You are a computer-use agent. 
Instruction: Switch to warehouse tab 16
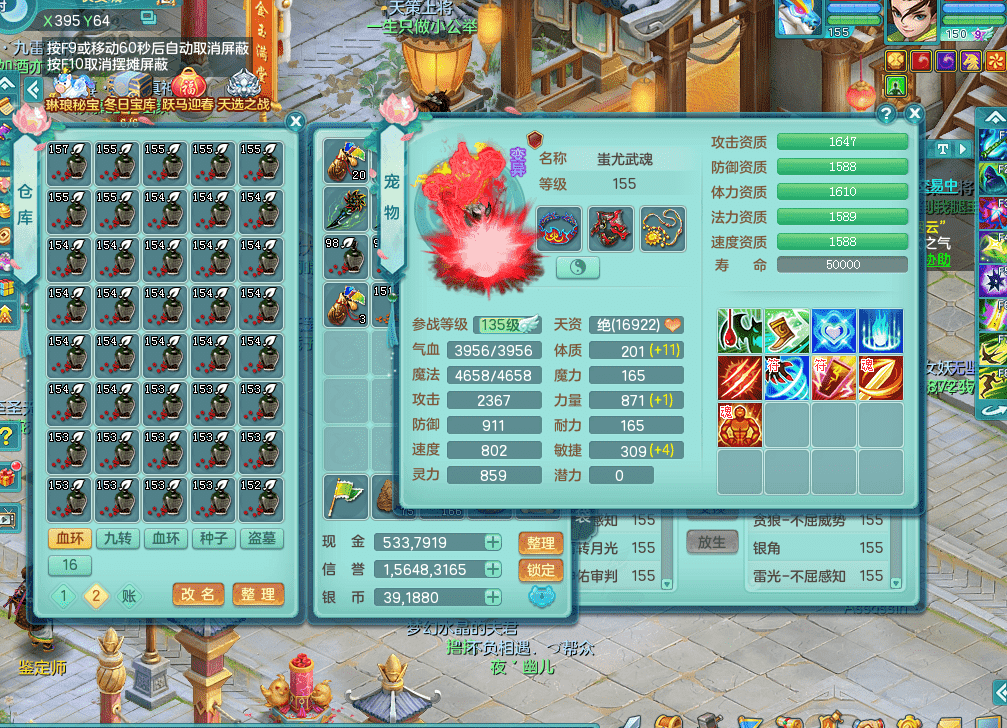pyautogui.click(x=70, y=565)
